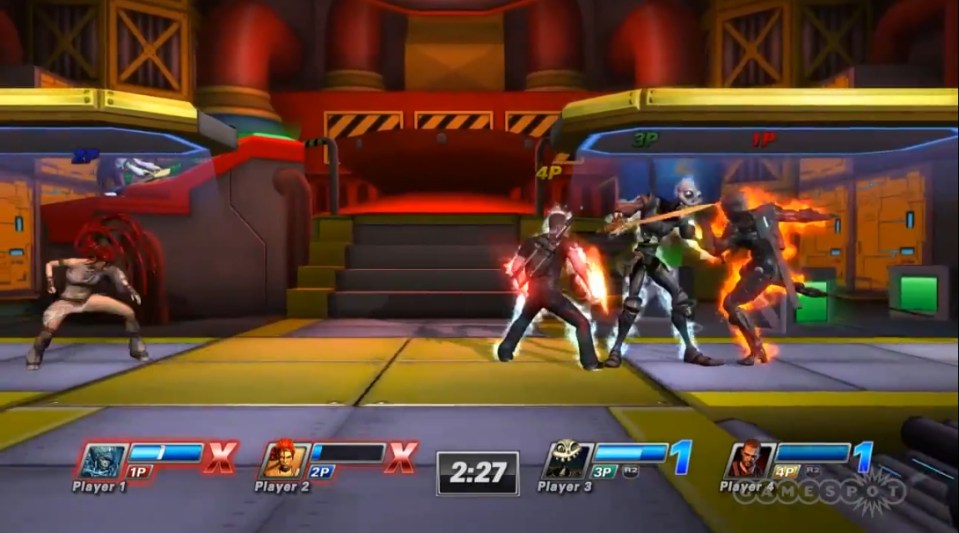Viewport: 959px width, 533px height.
Task: Click the red-haired Player 2 portrait
Action: pyautogui.click(x=283, y=459)
